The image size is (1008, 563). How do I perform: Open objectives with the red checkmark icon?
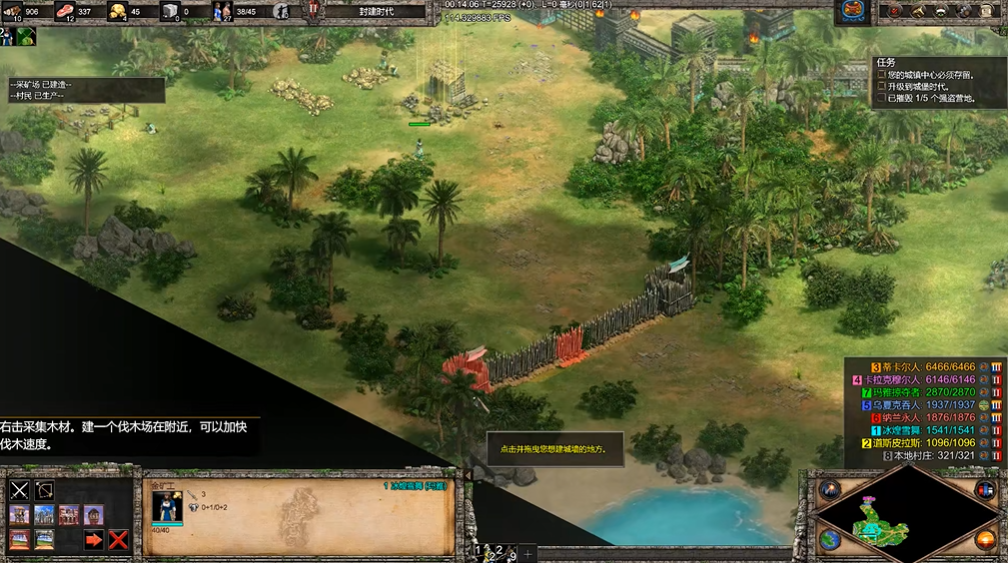coord(895,11)
